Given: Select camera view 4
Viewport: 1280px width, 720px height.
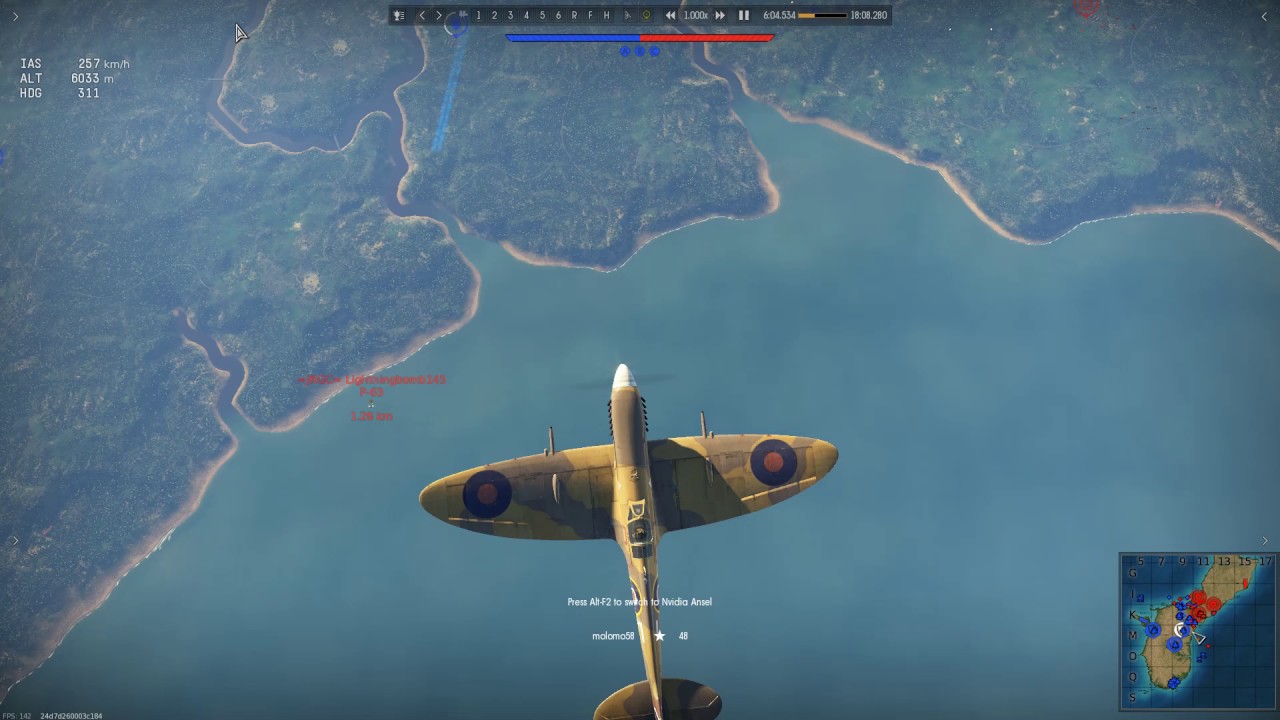Looking at the screenshot, I should [x=526, y=15].
